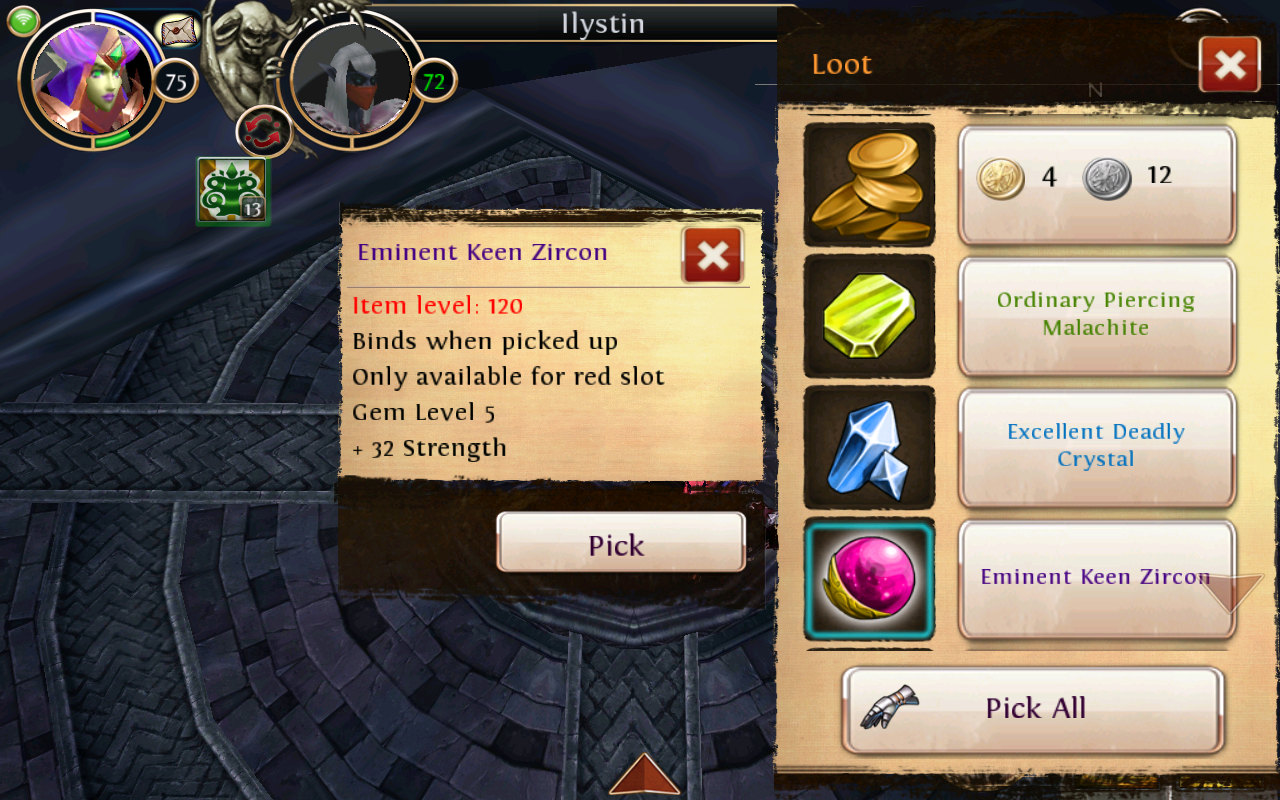Pick all loot items
The image size is (1280, 800).
(1033, 709)
